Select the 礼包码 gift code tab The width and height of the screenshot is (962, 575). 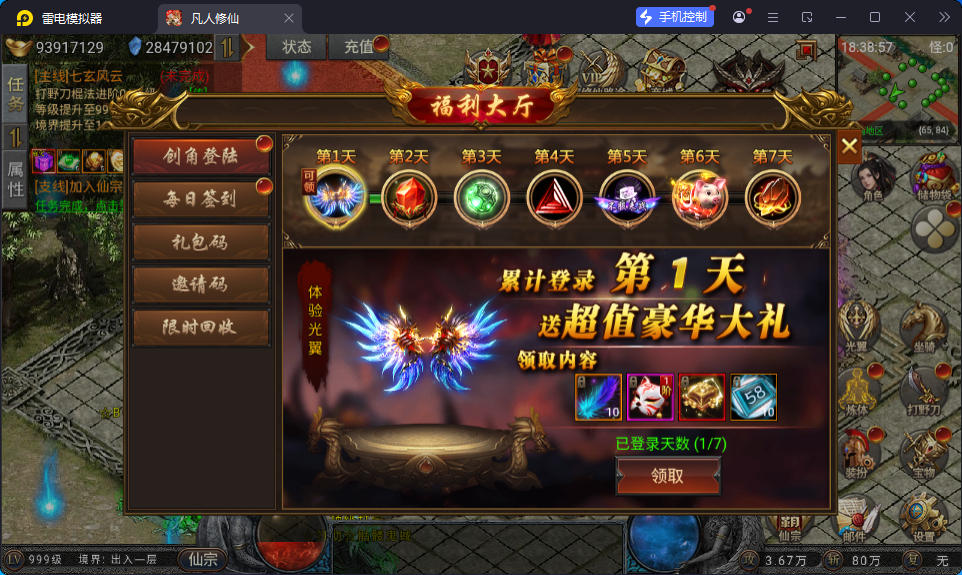(201, 241)
